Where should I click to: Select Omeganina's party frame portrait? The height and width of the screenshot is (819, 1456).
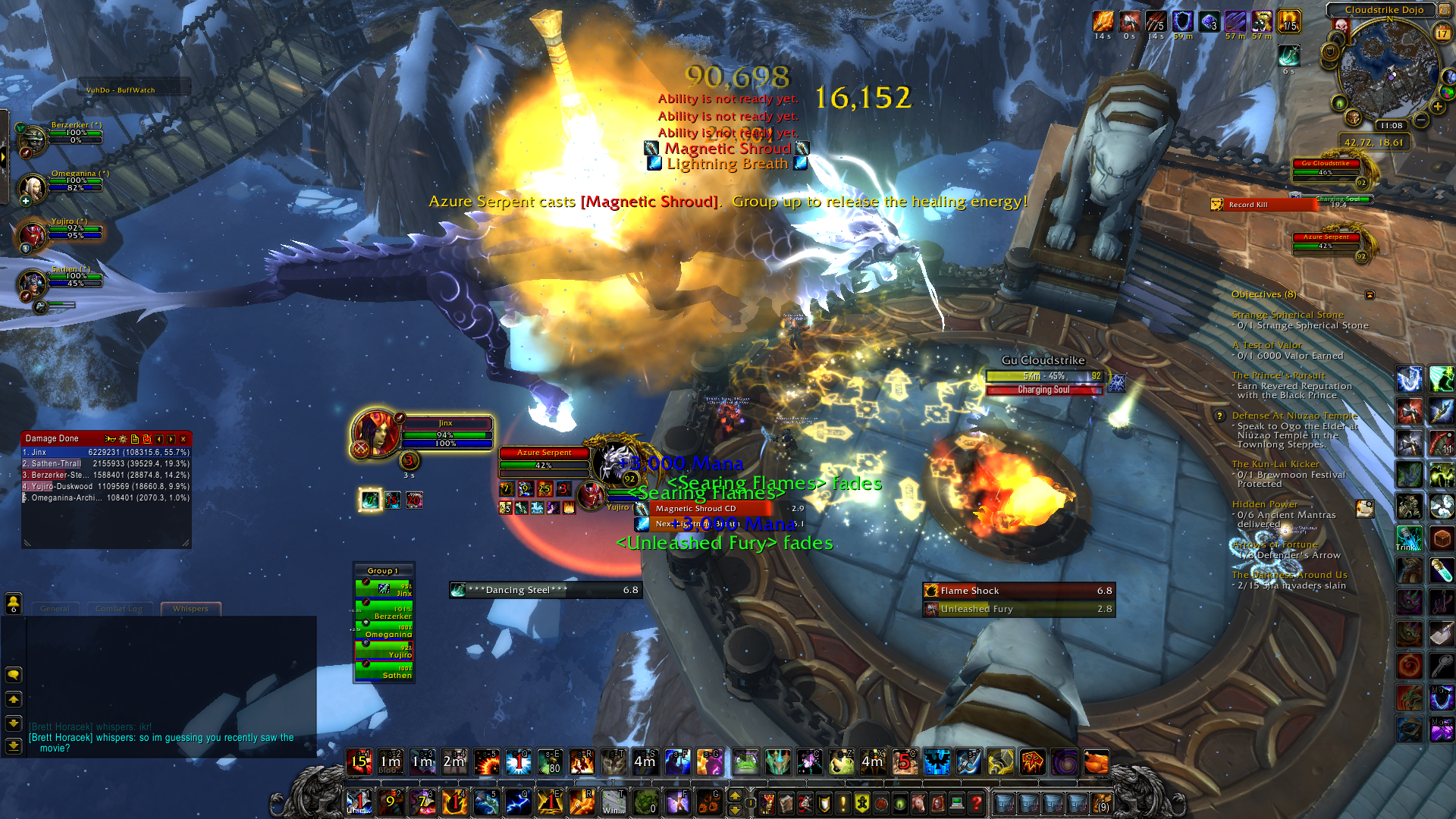[33, 186]
